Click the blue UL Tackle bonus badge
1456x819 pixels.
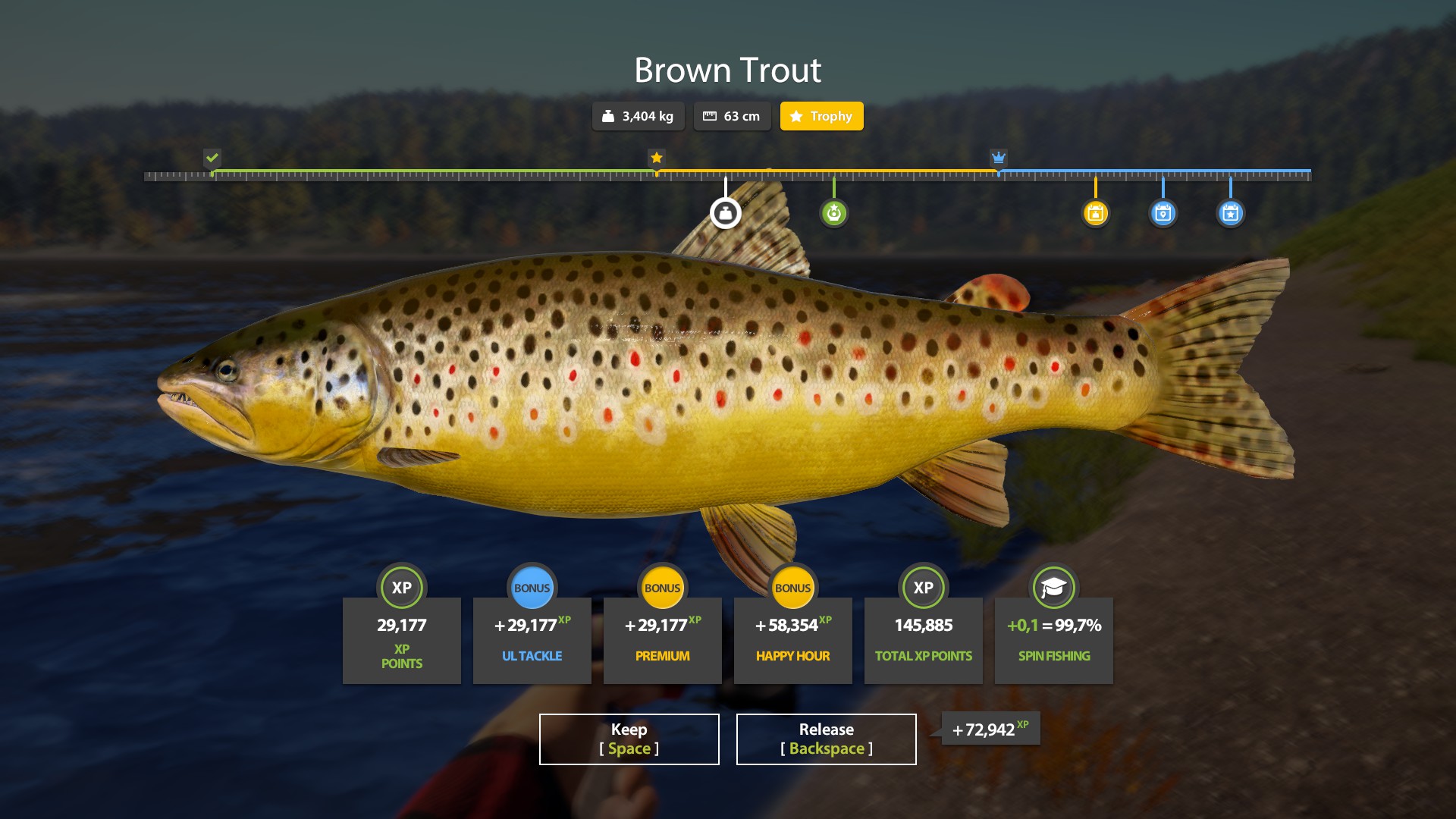[532, 588]
